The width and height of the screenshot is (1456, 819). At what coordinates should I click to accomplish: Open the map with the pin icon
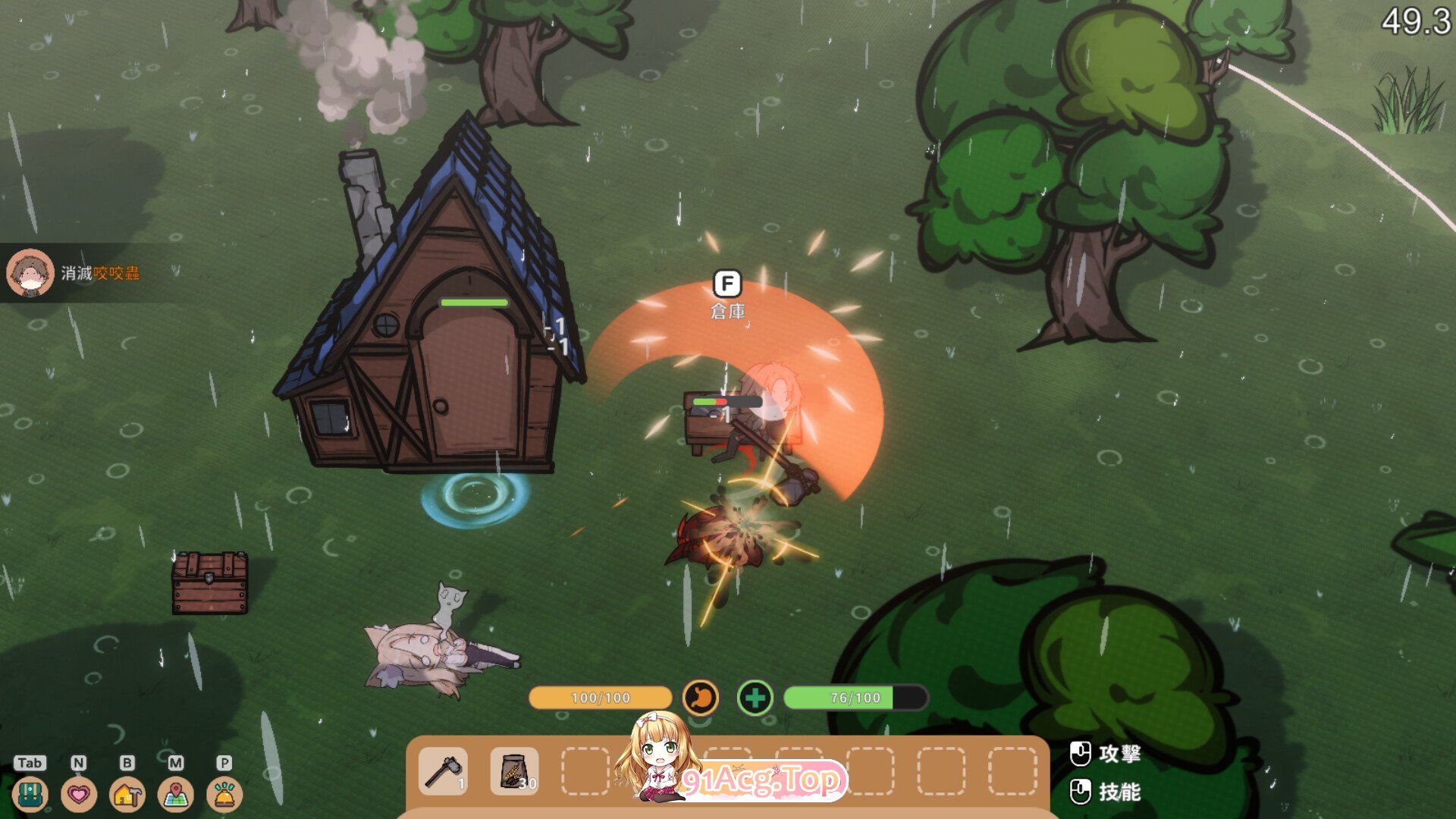click(x=176, y=795)
